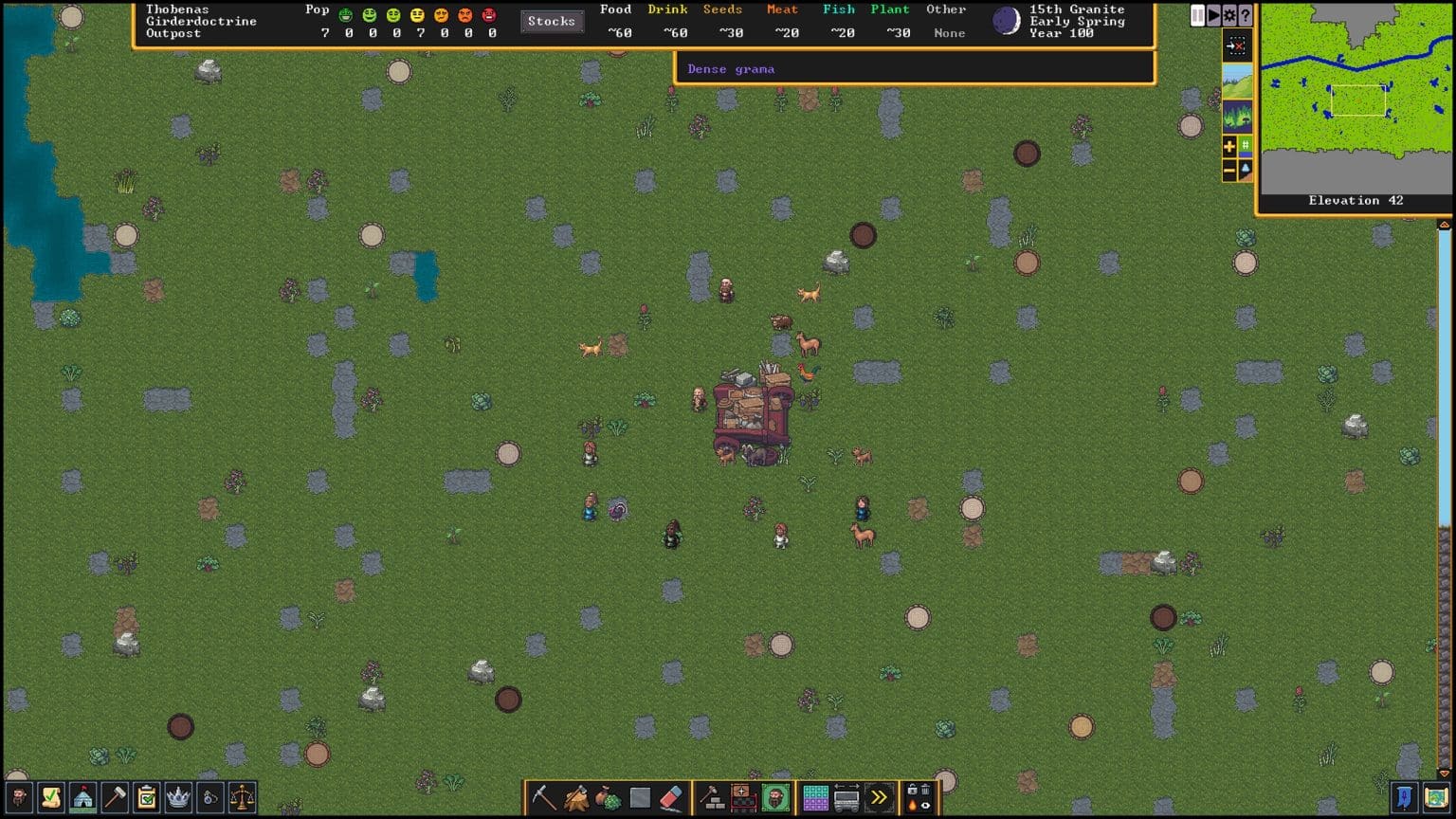The width and height of the screenshot is (1456, 819).
Task: Open the zone painting tool
Action: (x=815, y=799)
